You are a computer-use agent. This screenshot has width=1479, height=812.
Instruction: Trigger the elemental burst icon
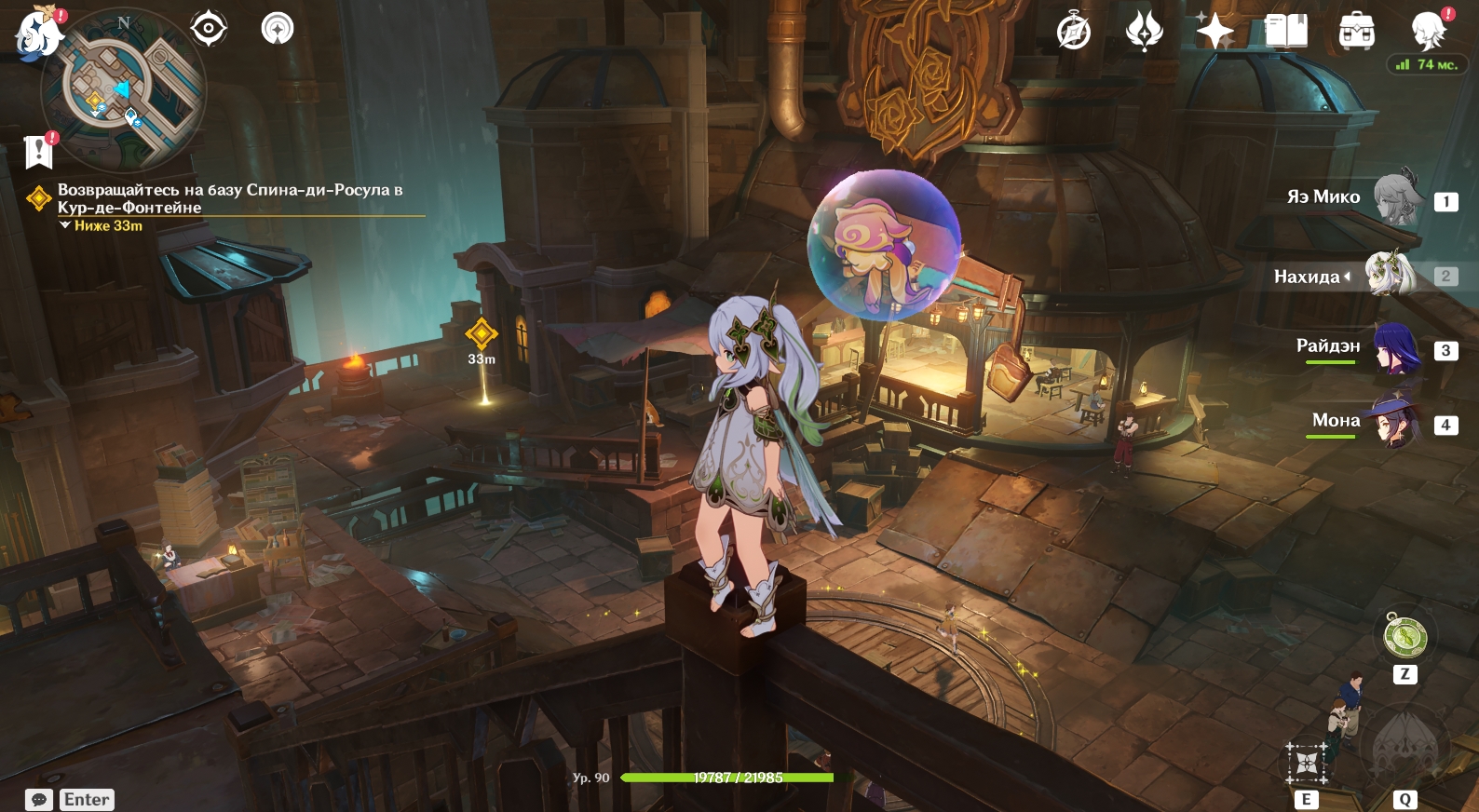pyautogui.click(x=1404, y=747)
